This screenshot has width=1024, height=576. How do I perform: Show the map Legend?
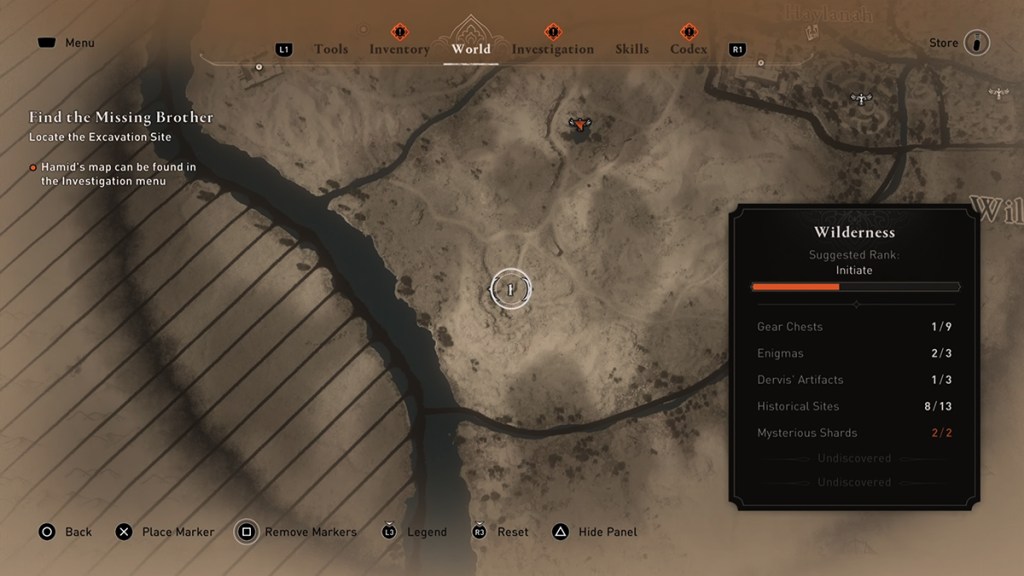[426, 532]
